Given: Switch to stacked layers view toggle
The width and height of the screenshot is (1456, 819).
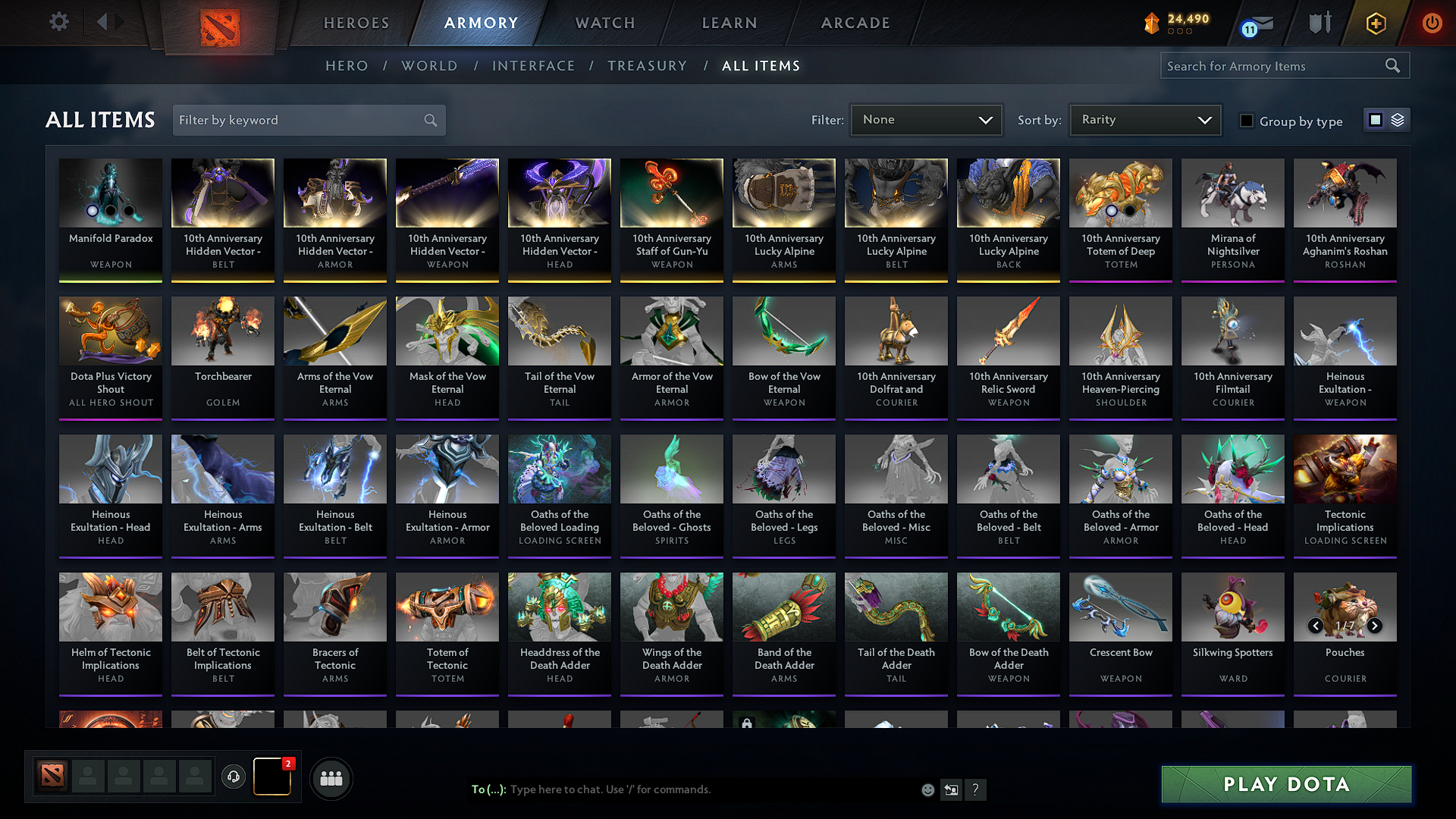Looking at the screenshot, I should pyautogui.click(x=1397, y=119).
